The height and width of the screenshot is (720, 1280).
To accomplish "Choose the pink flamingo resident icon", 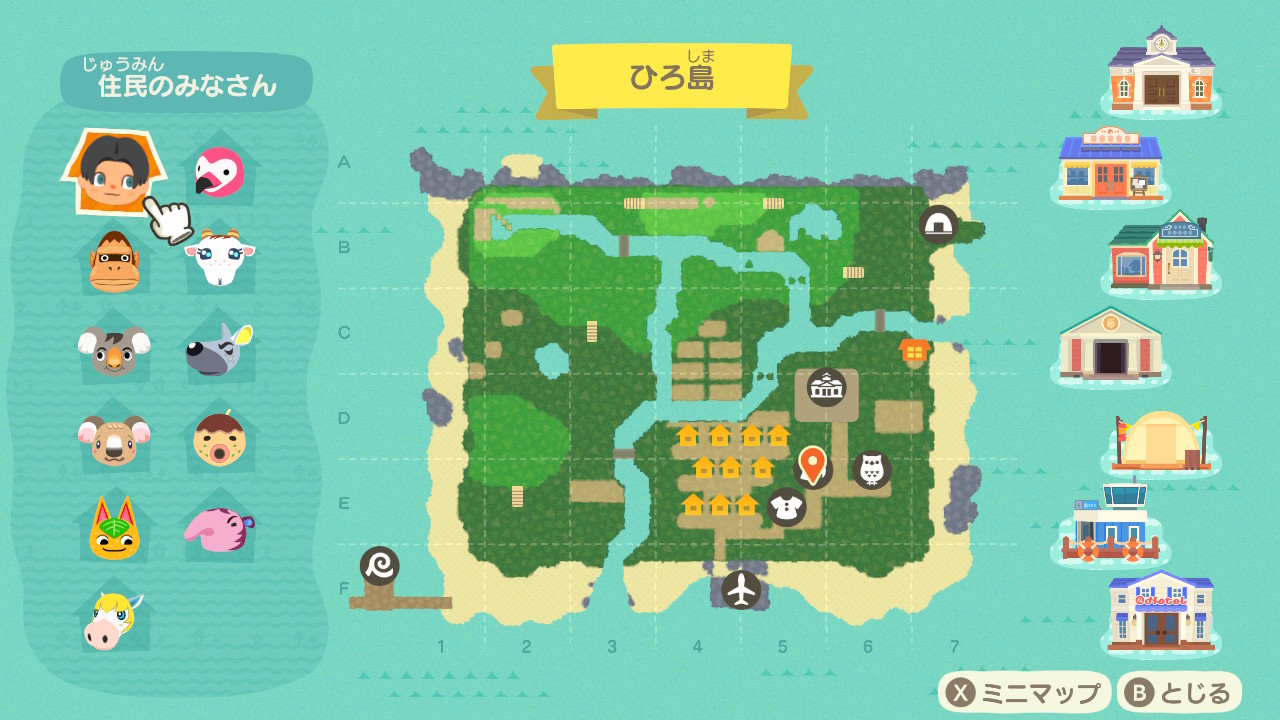I will pyautogui.click(x=219, y=172).
